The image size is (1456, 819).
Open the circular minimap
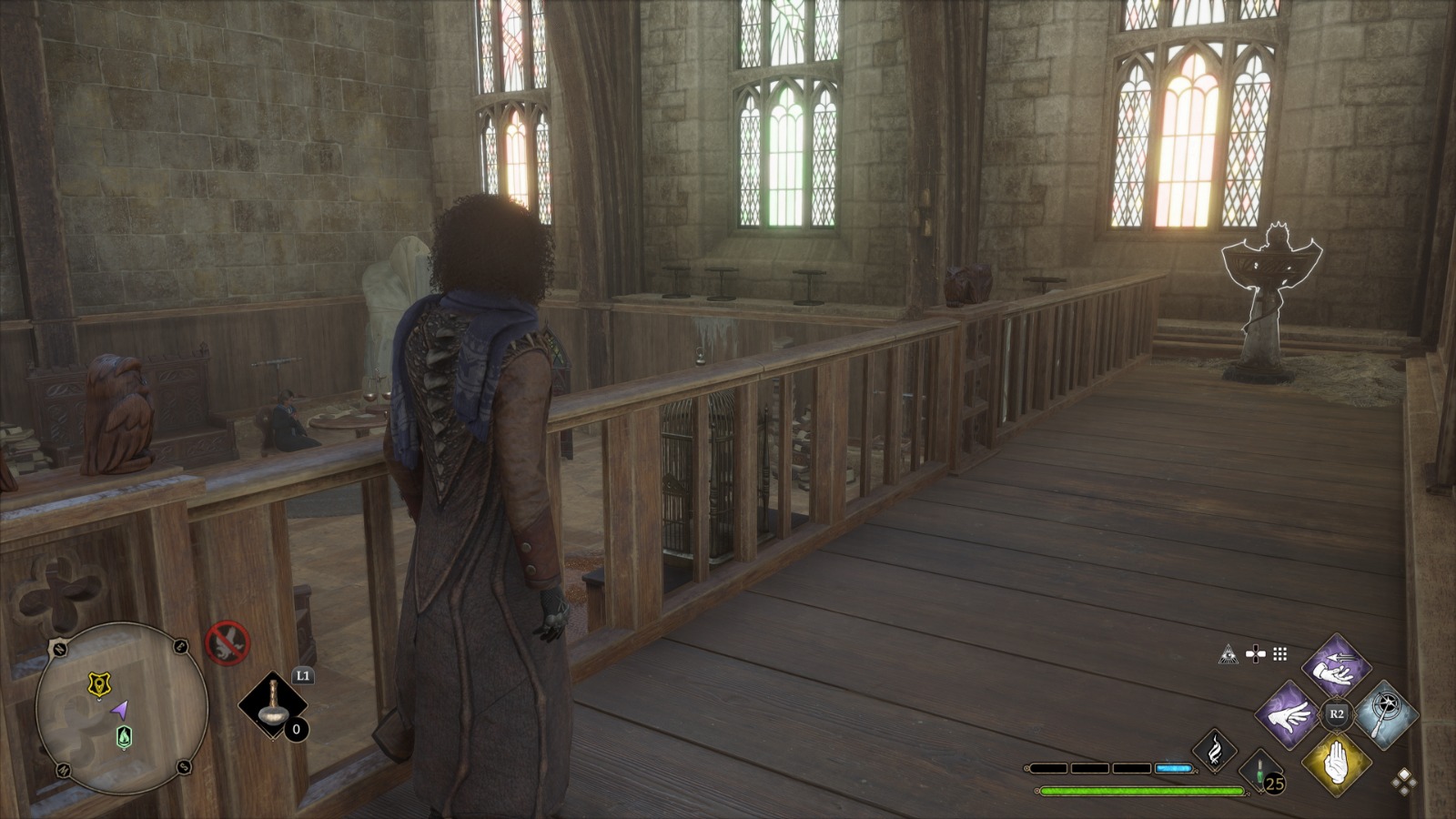[x=121, y=708]
